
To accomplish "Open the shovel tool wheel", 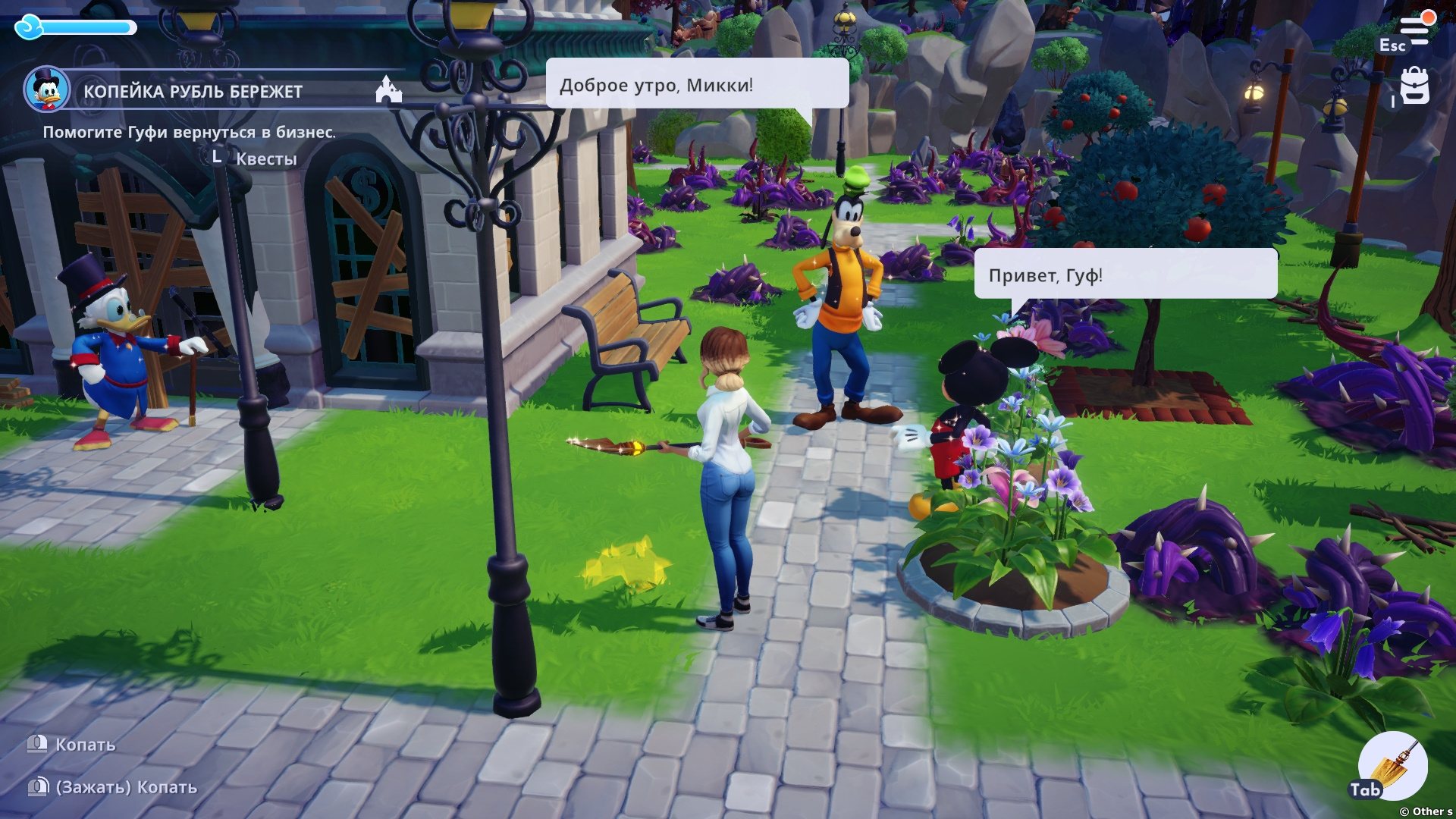I will (x=1394, y=766).
